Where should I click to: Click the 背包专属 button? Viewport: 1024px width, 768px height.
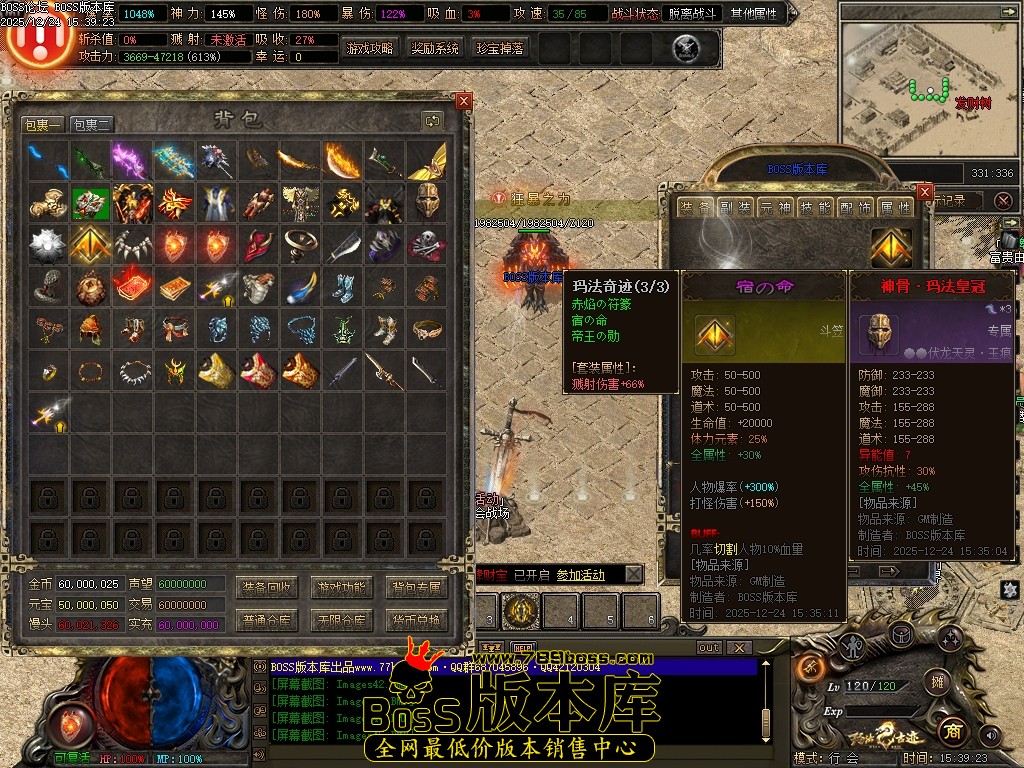(415, 587)
